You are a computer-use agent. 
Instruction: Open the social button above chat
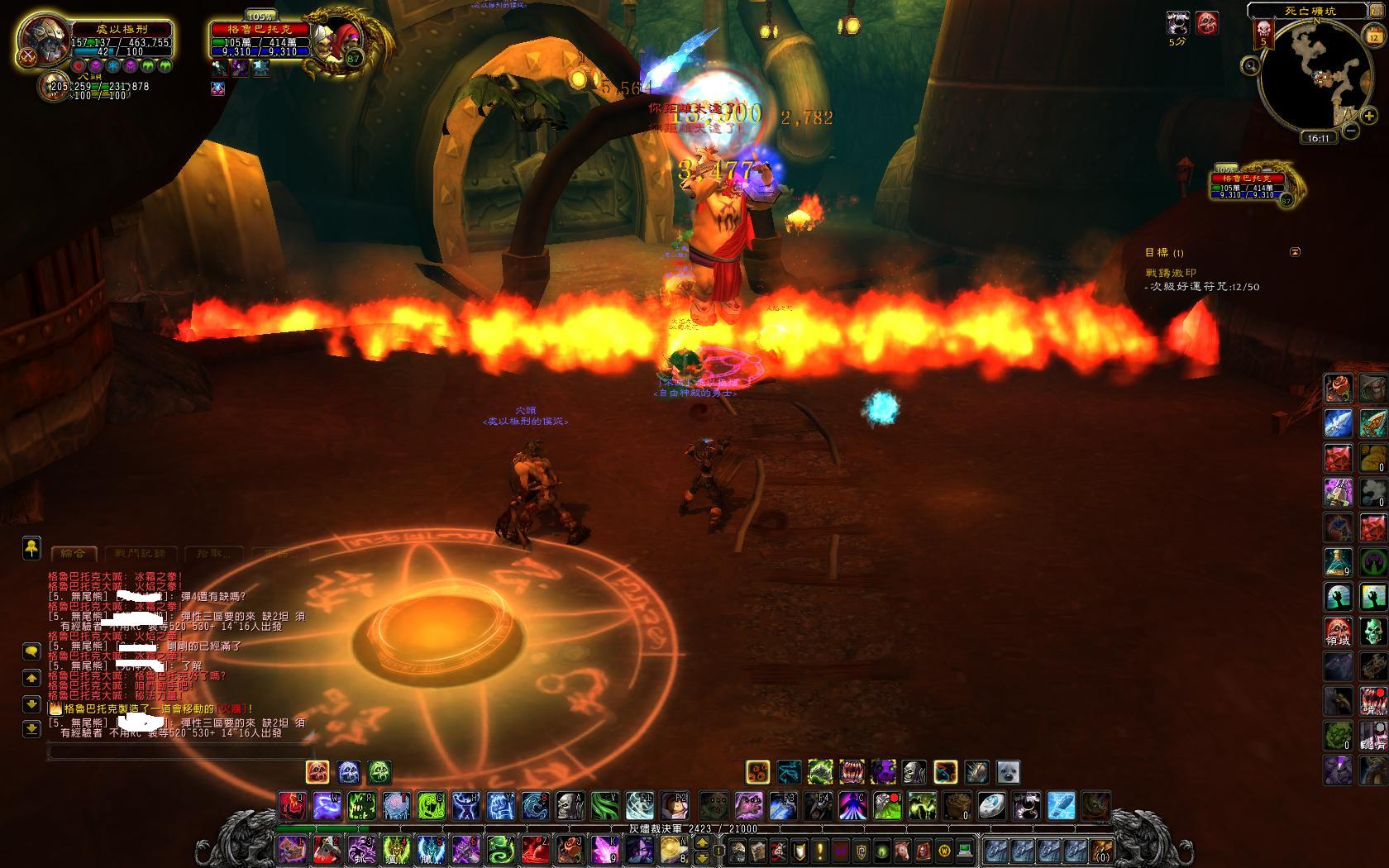31,546
